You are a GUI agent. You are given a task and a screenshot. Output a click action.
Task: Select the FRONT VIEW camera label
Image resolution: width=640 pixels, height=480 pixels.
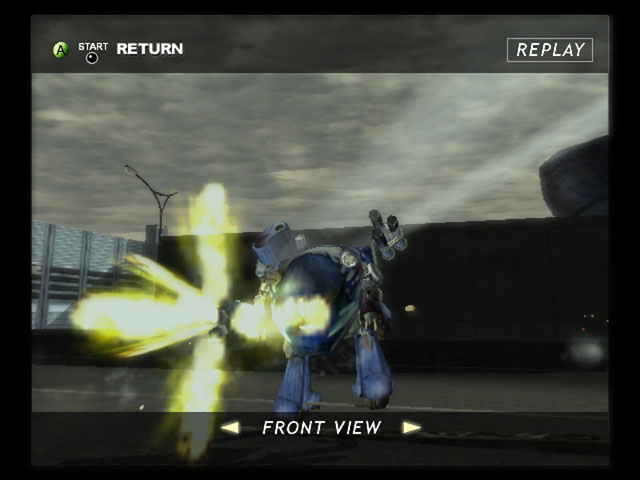(x=321, y=428)
